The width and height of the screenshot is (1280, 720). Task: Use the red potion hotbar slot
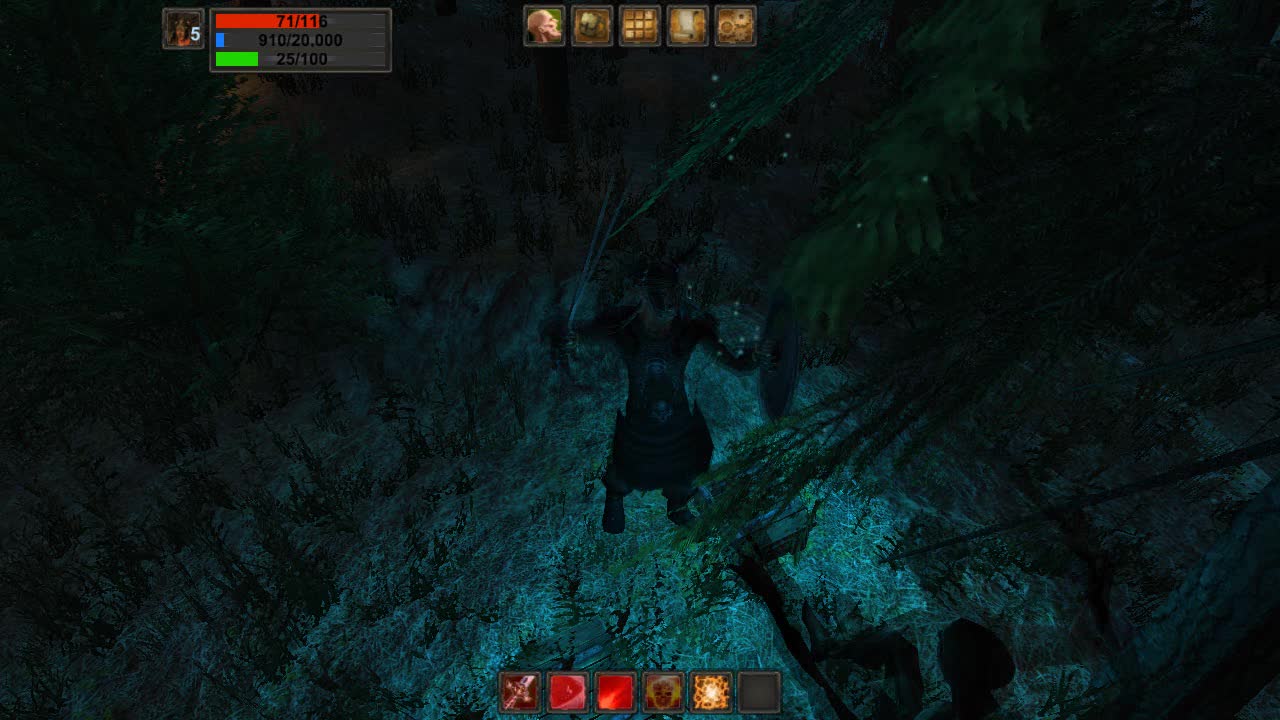click(567, 692)
